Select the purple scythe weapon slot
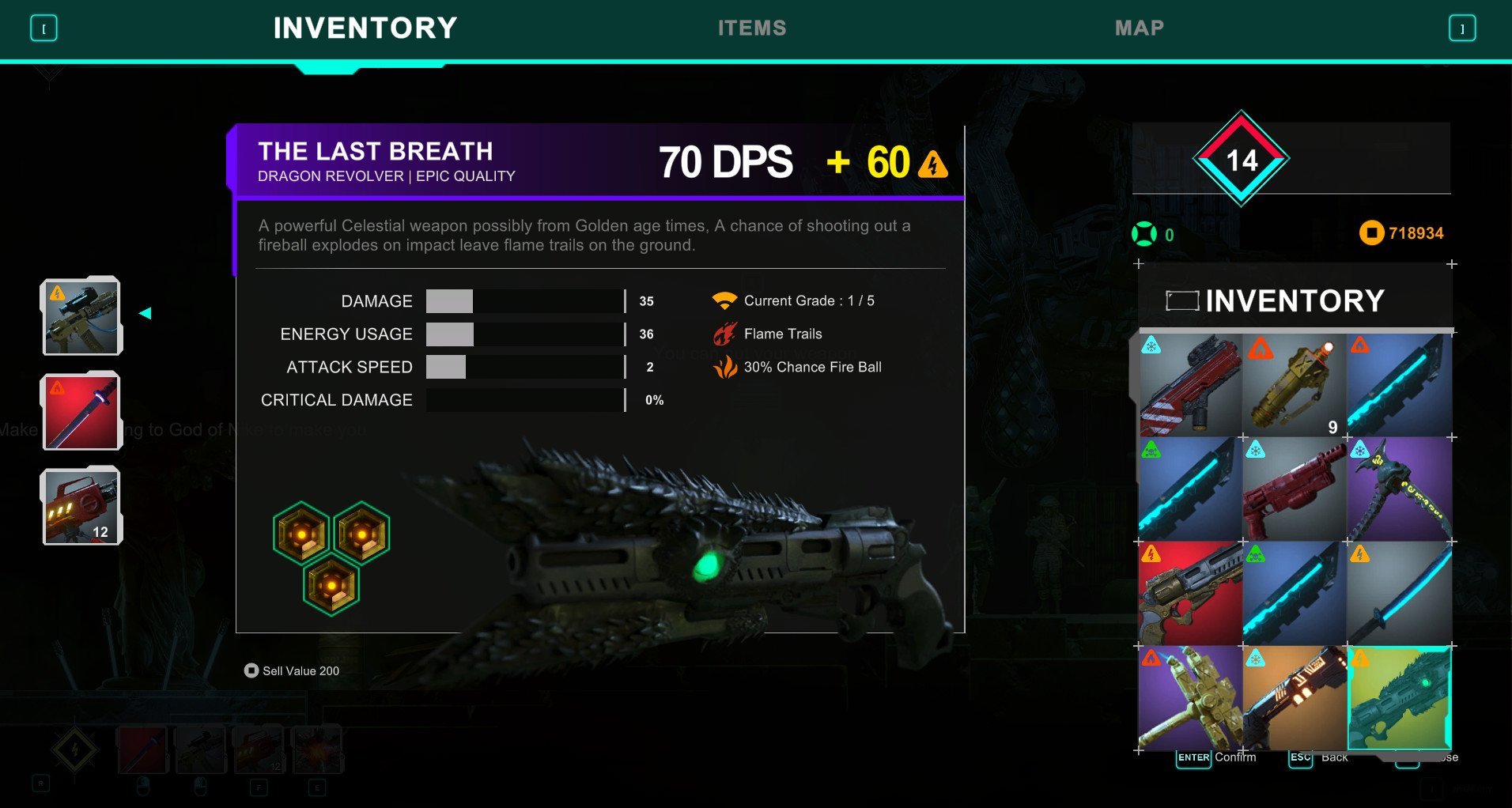Viewport: 1512px width, 808px height. [x=1399, y=489]
